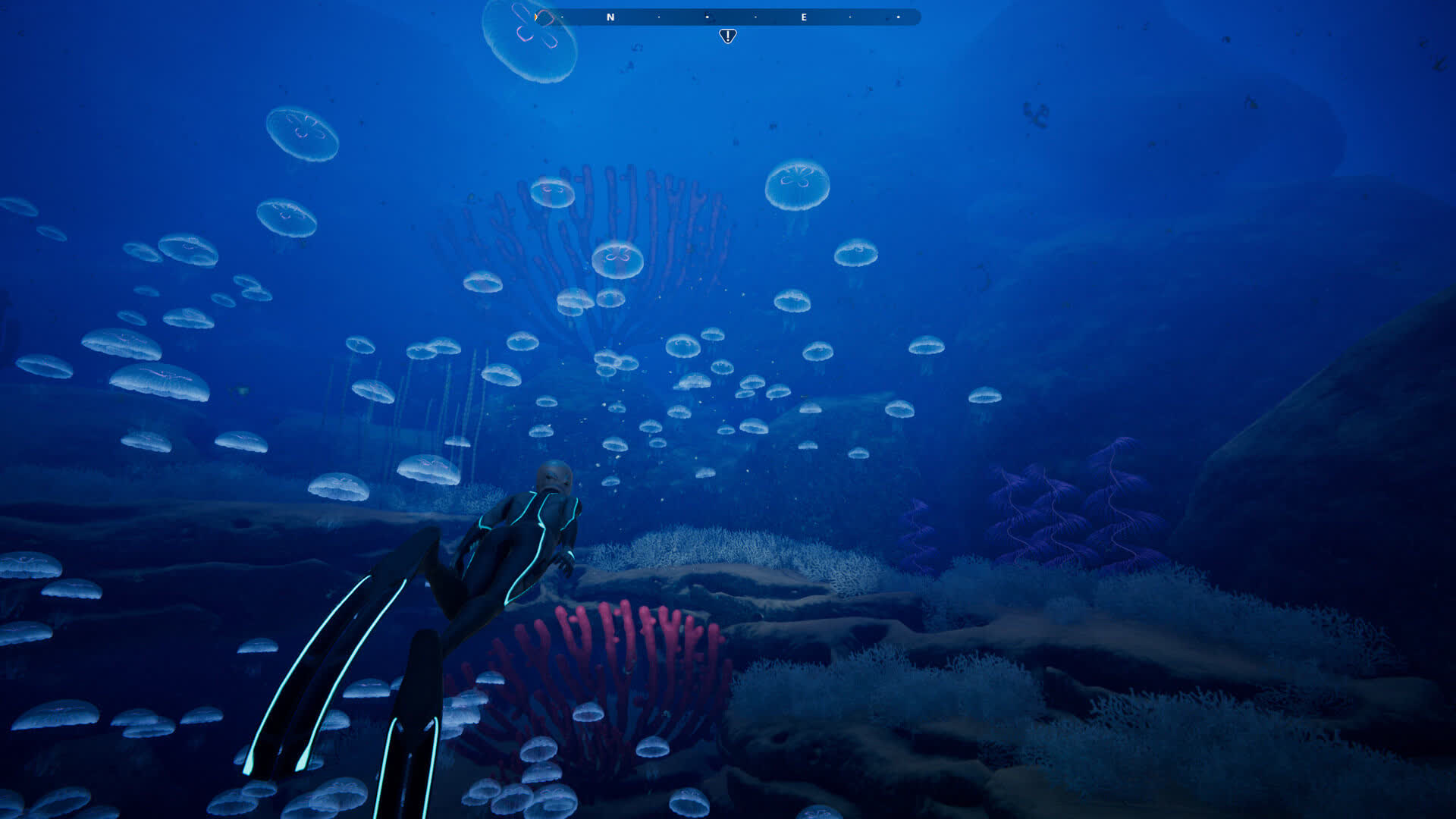Click the leftmost compass tick marker

563,17
